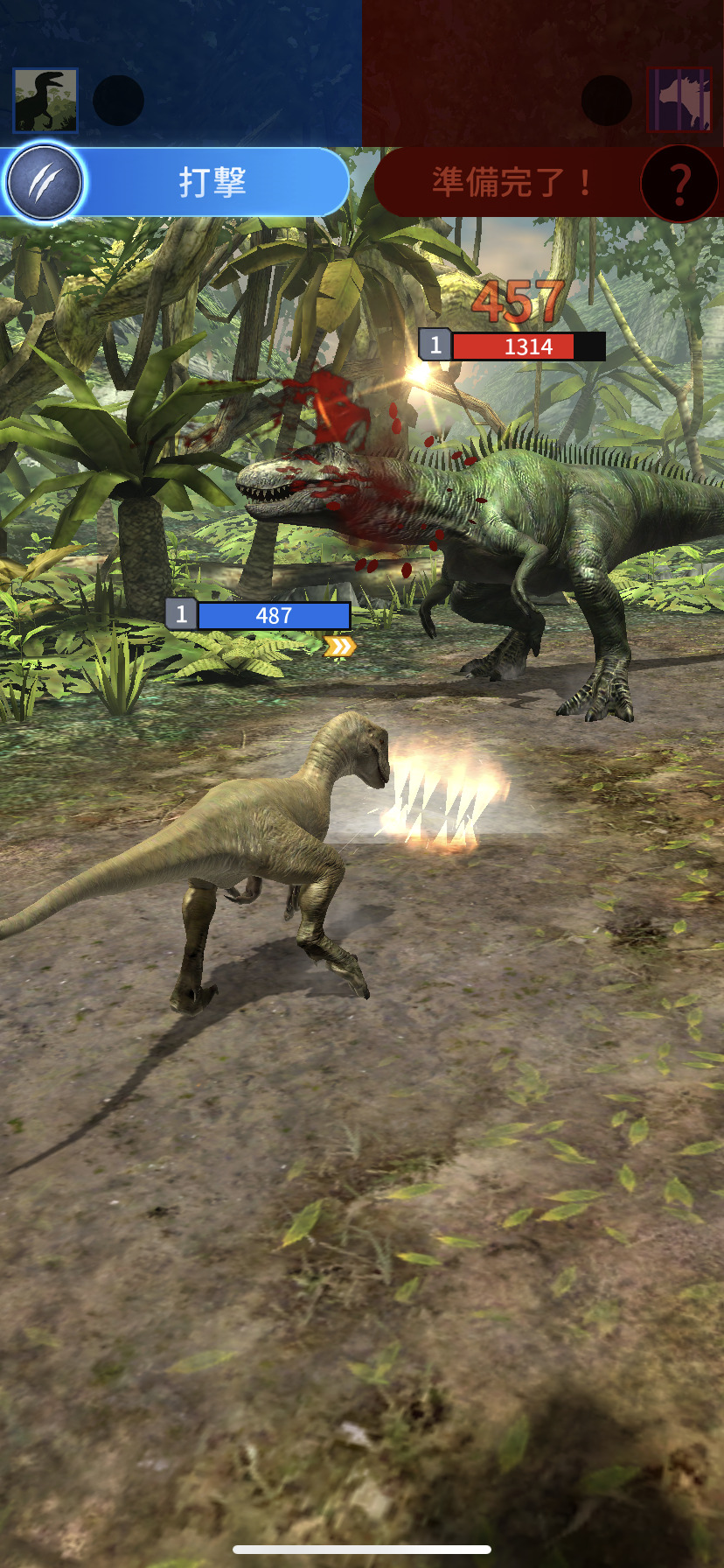Viewport: 724px width, 1568px height.
Task: Select your raptor portrait thumbnail
Action: pos(45,101)
